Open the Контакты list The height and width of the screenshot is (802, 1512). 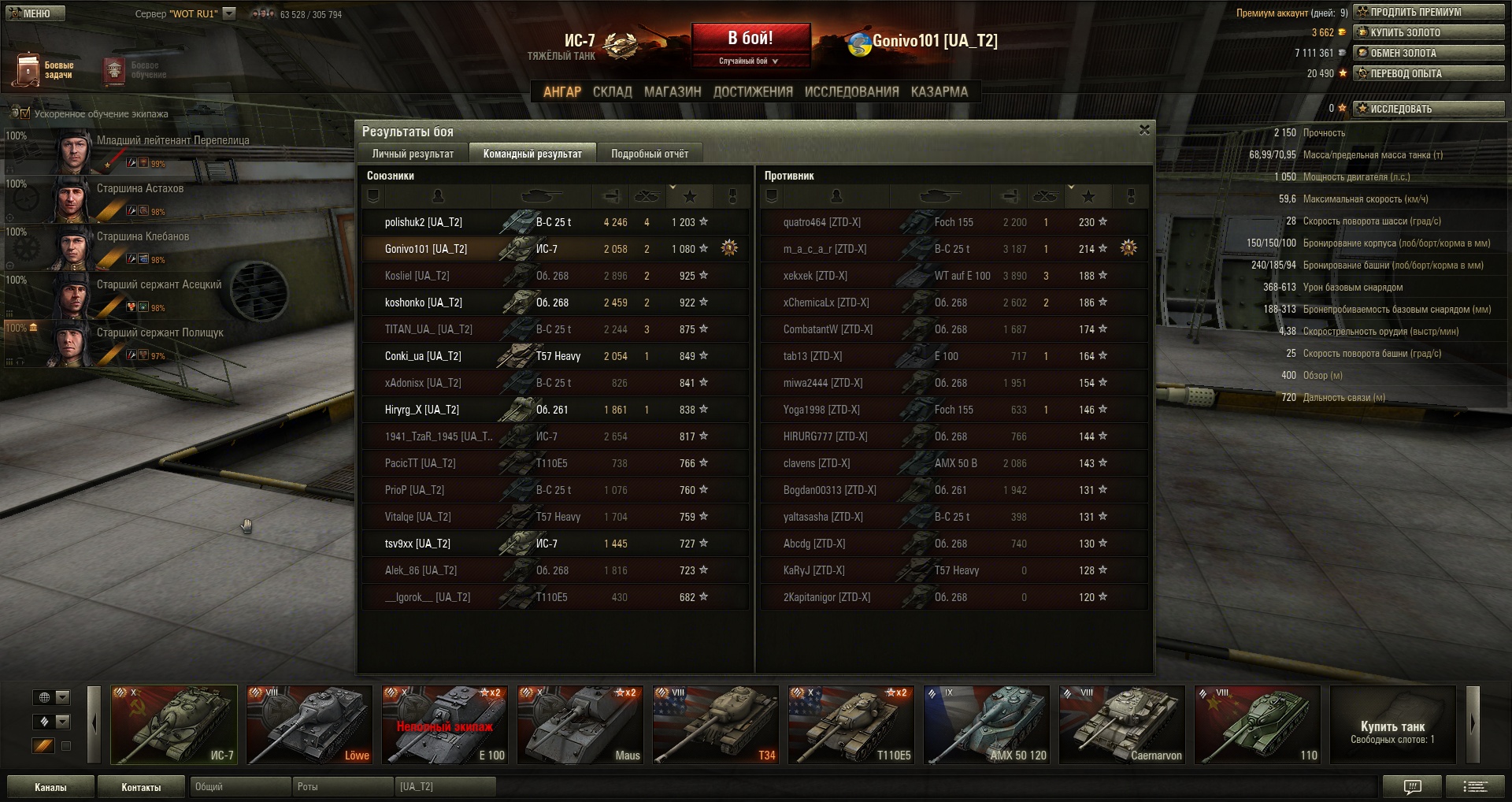pyautogui.click(x=141, y=787)
